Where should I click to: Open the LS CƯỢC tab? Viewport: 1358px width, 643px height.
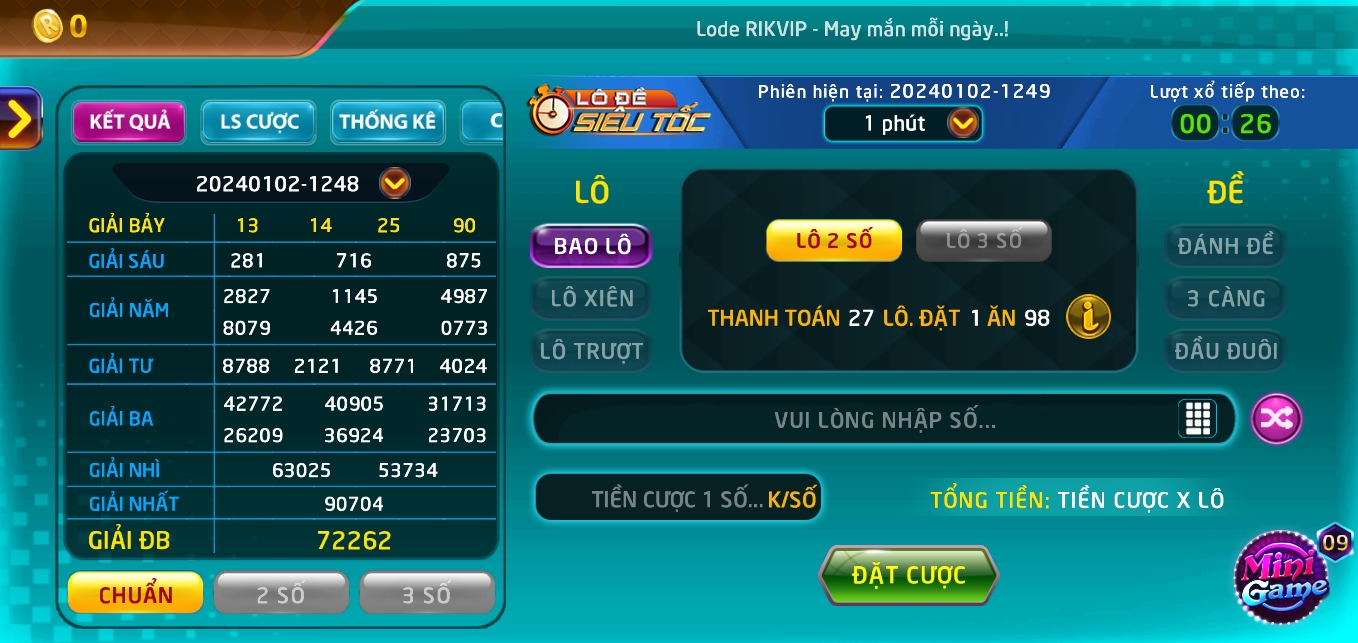pyautogui.click(x=259, y=122)
